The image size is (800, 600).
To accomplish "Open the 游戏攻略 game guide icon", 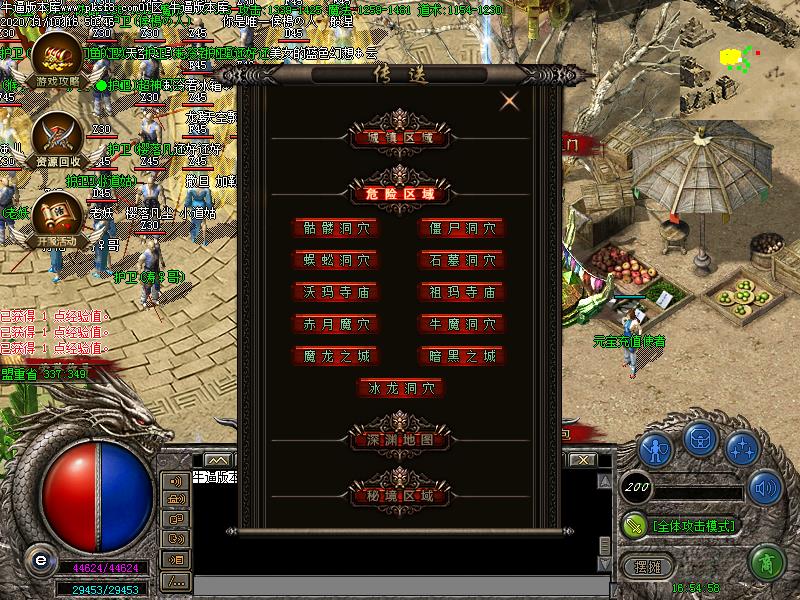I will click(54, 58).
